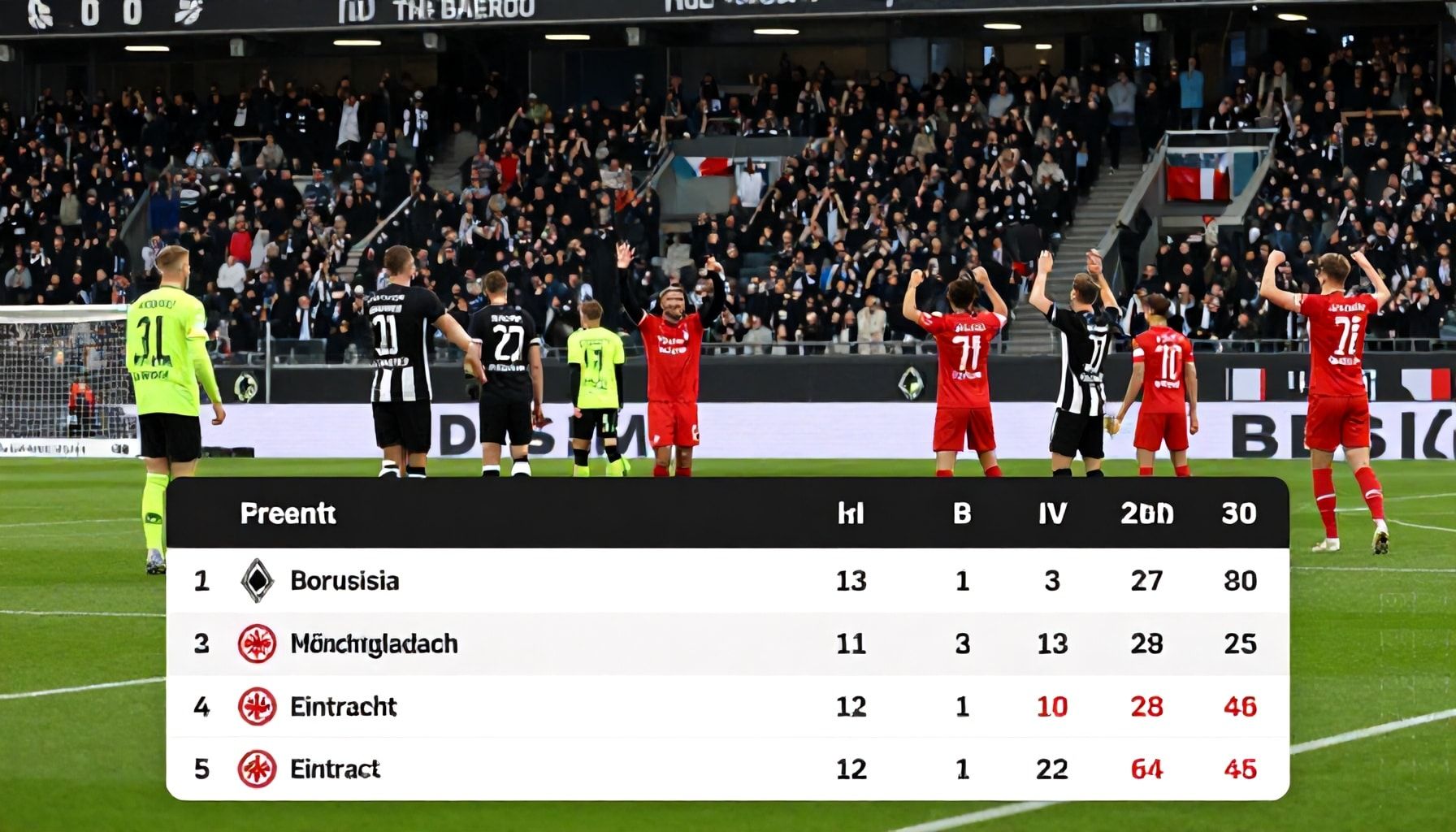Click the Borusisia diamond crest icon
Image resolution: width=1456 pixels, height=832 pixels.
(257, 581)
